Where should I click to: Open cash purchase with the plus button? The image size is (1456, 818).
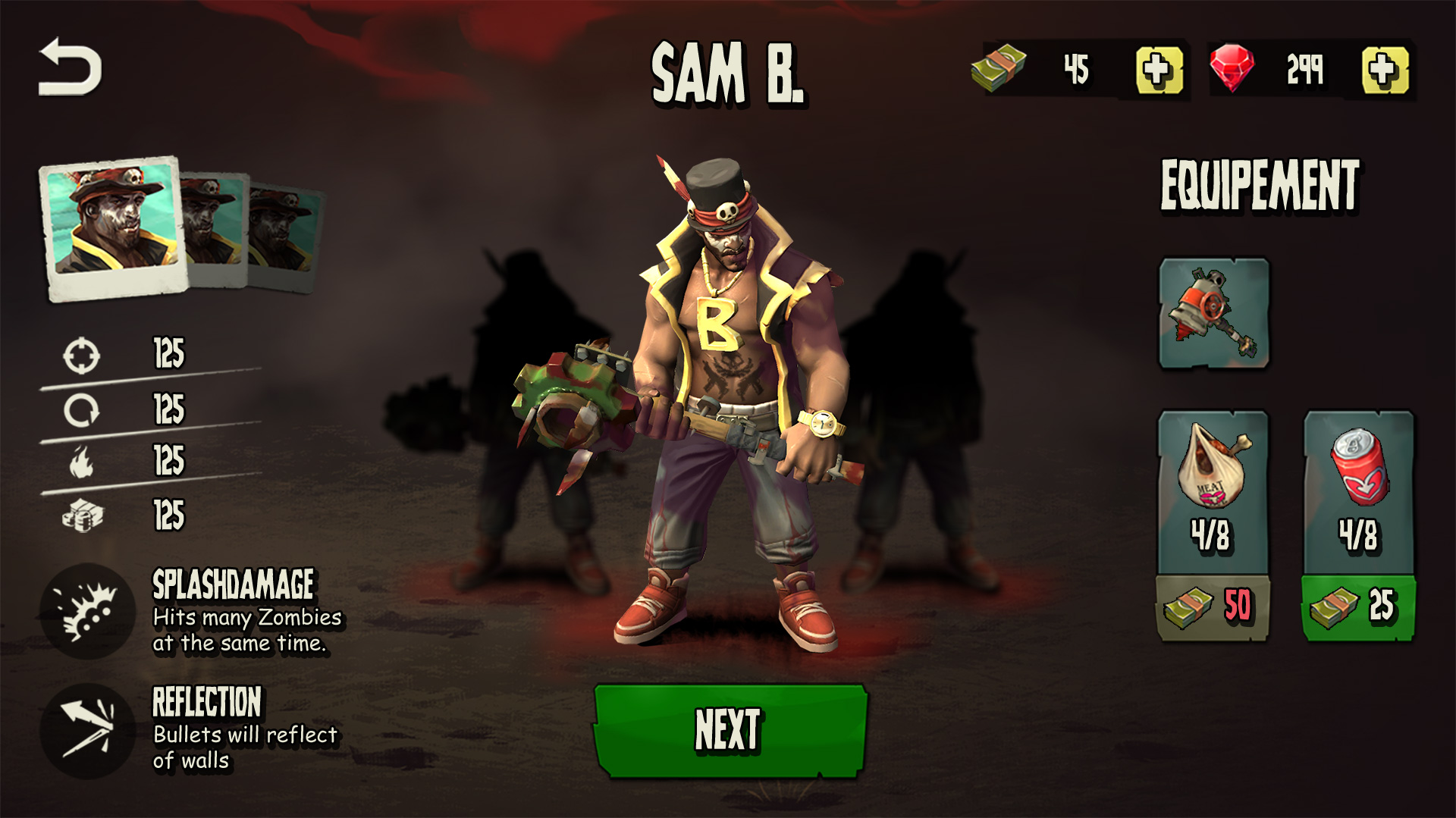tap(1158, 68)
